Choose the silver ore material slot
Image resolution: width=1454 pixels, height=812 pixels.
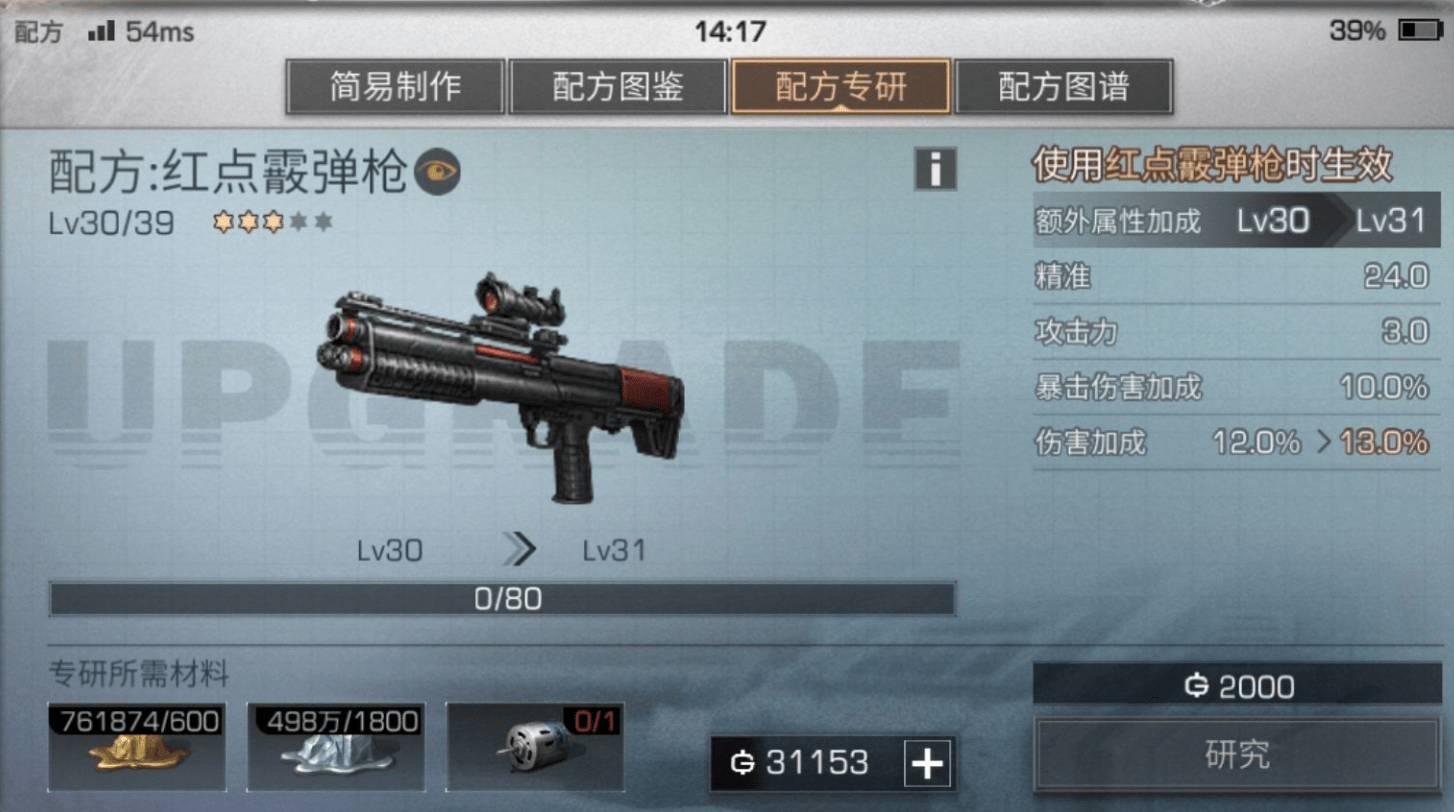(335, 747)
